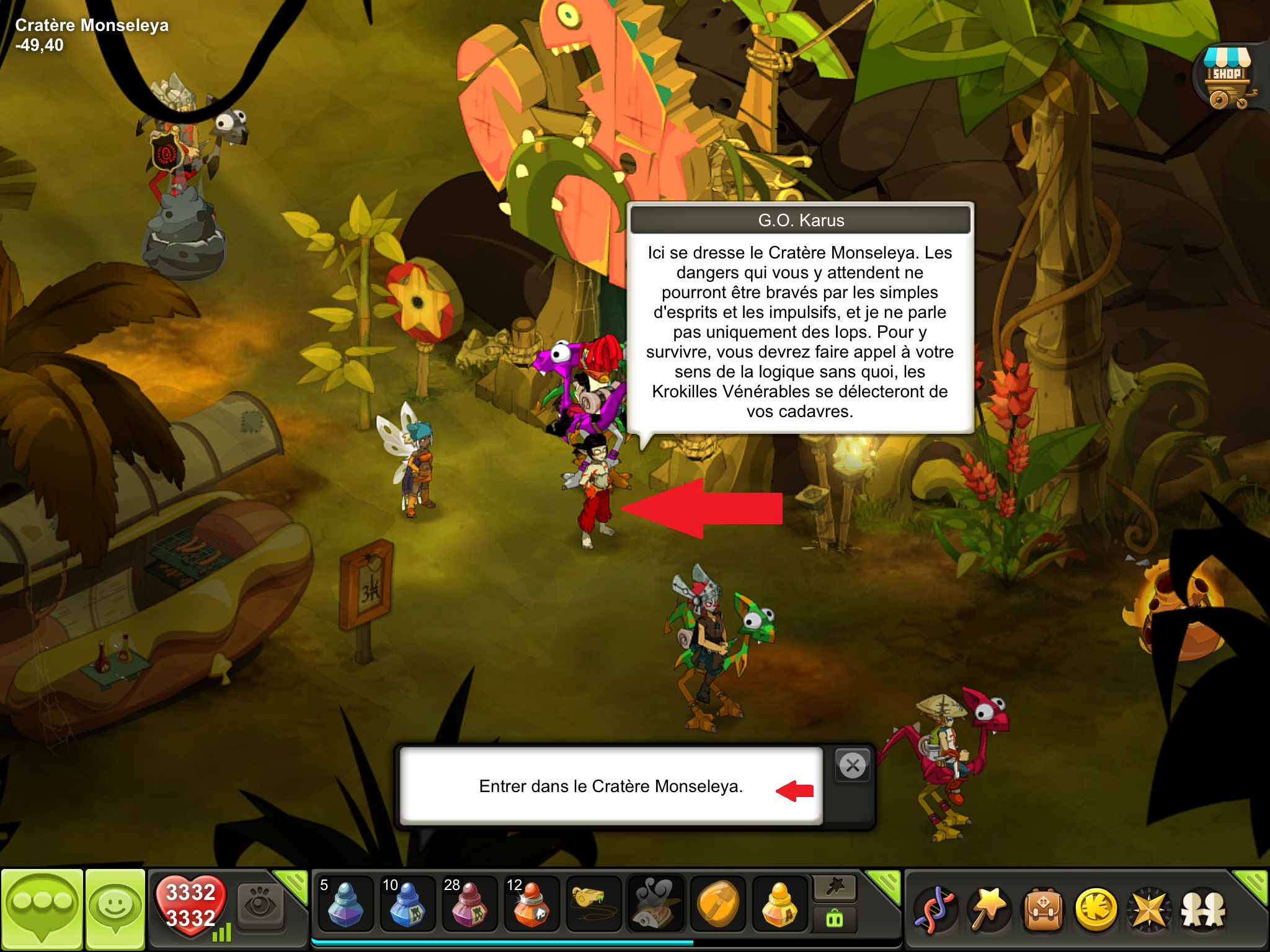This screenshot has height=952, width=1270.
Task: Switch shortcut bar to spells wand tab
Action: [835, 888]
